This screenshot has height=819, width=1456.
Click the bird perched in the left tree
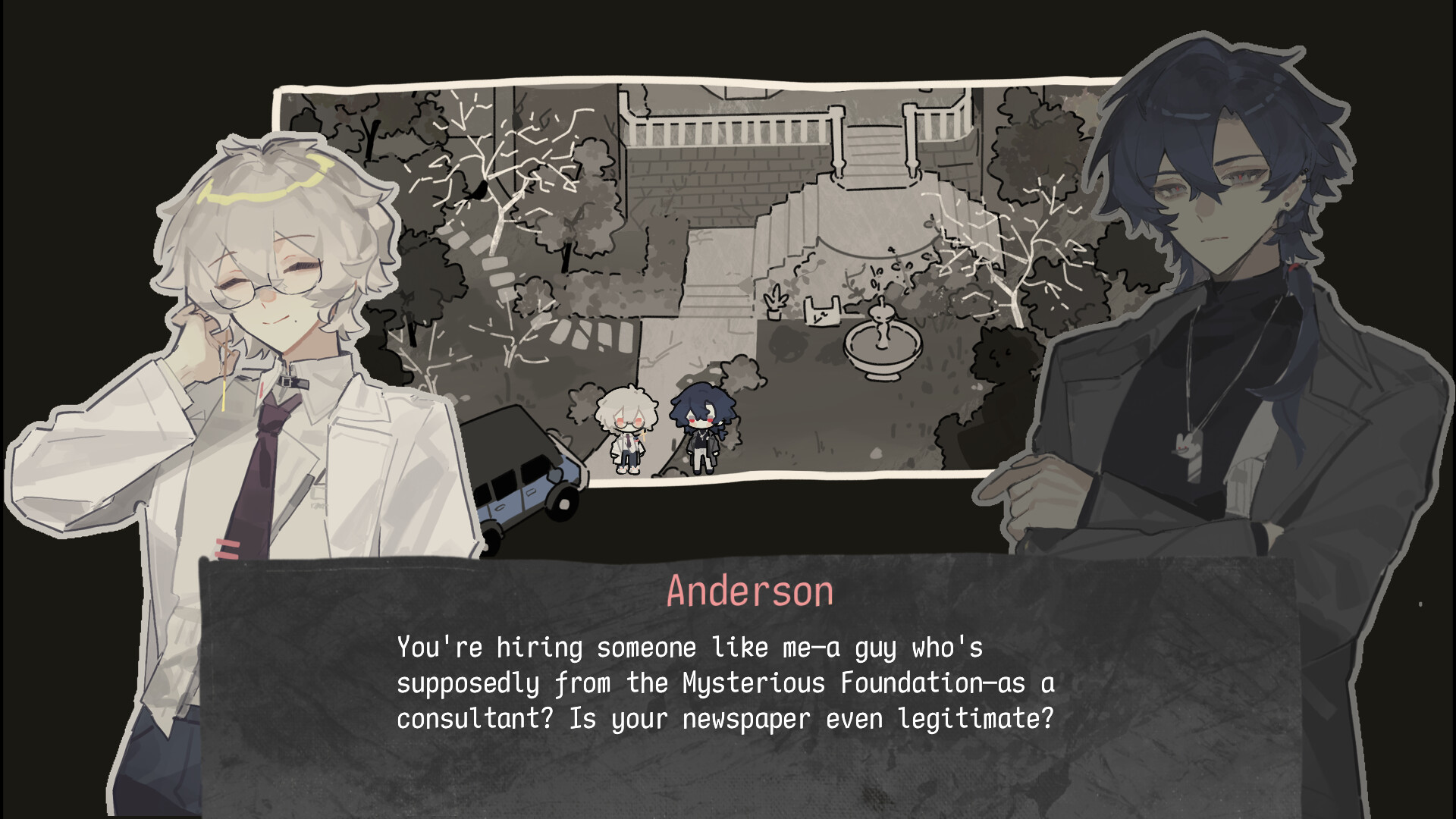(476, 190)
